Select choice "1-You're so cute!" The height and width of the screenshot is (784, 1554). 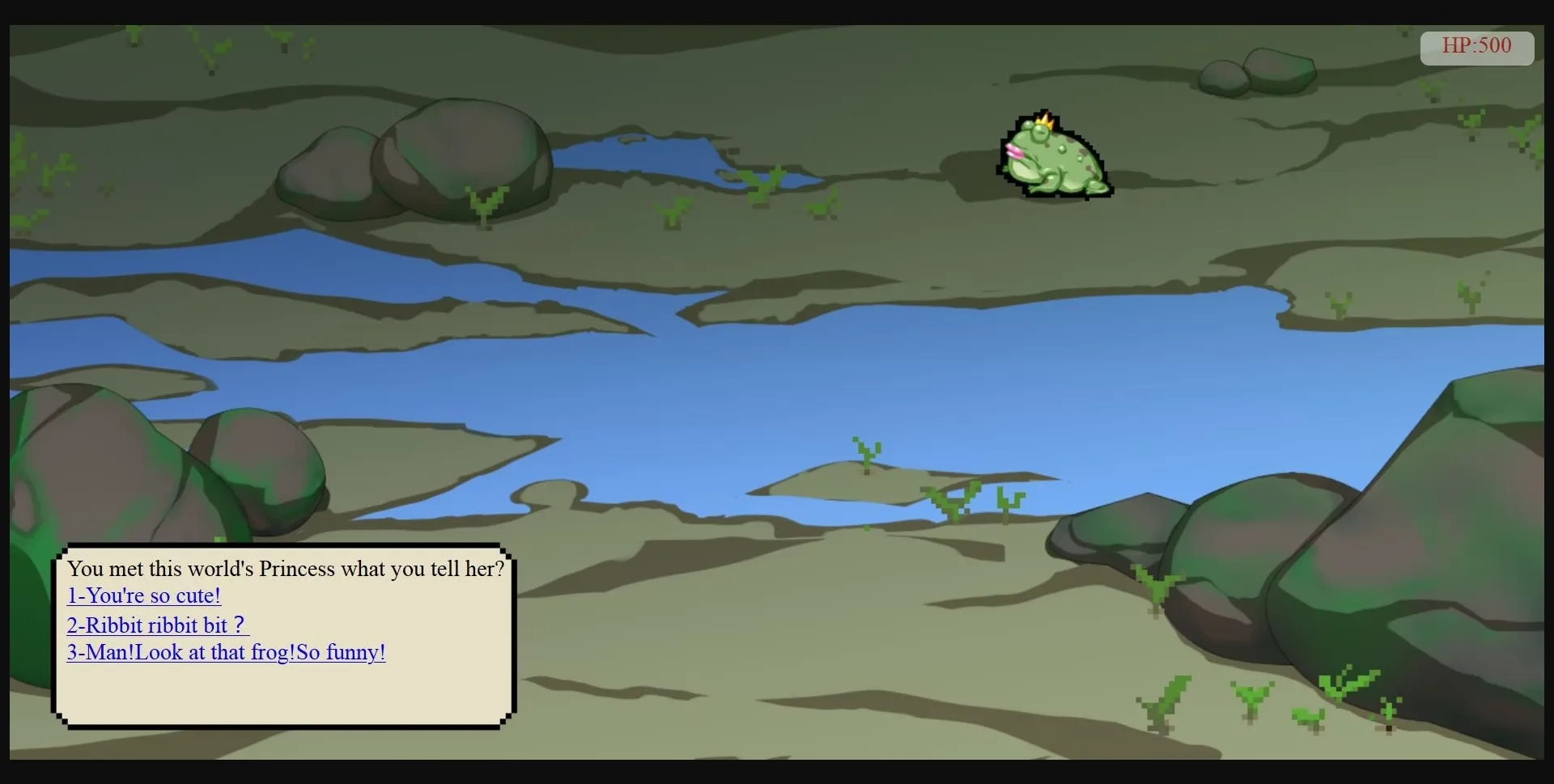tap(143, 596)
